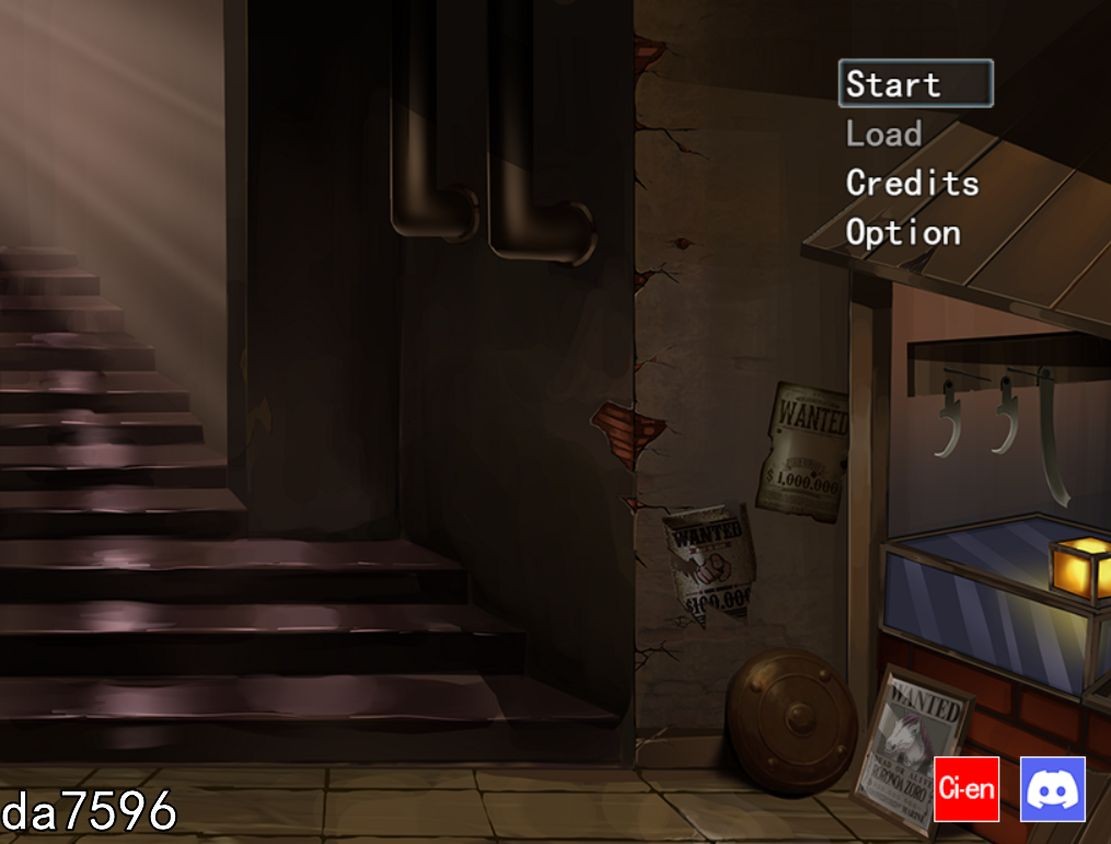Open the Discord link icon
The width and height of the screenshot is (1111, 844).
[1052, 789]
